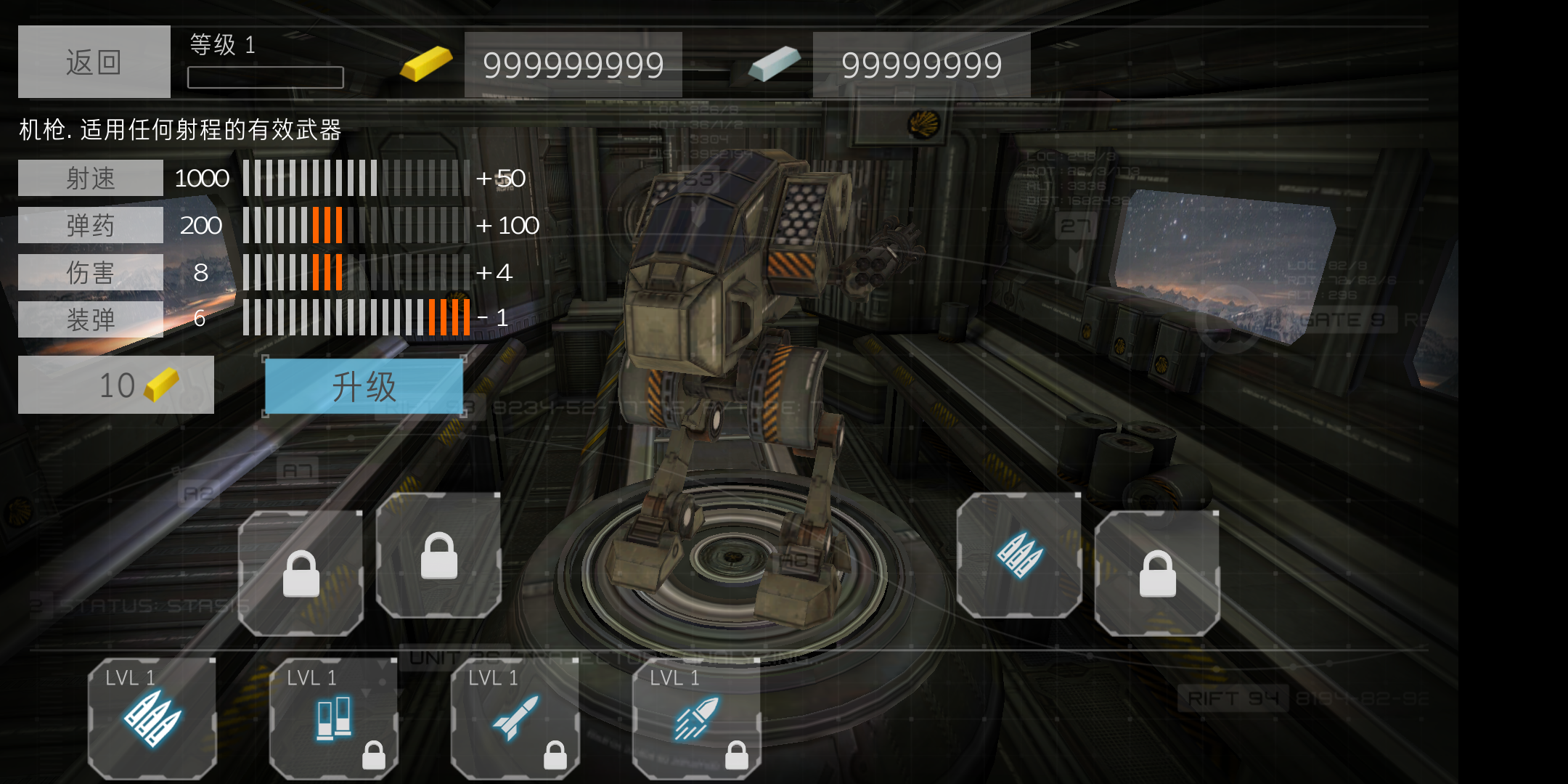Upgrade the weapon with 升级 button

(x=364, y=386)
